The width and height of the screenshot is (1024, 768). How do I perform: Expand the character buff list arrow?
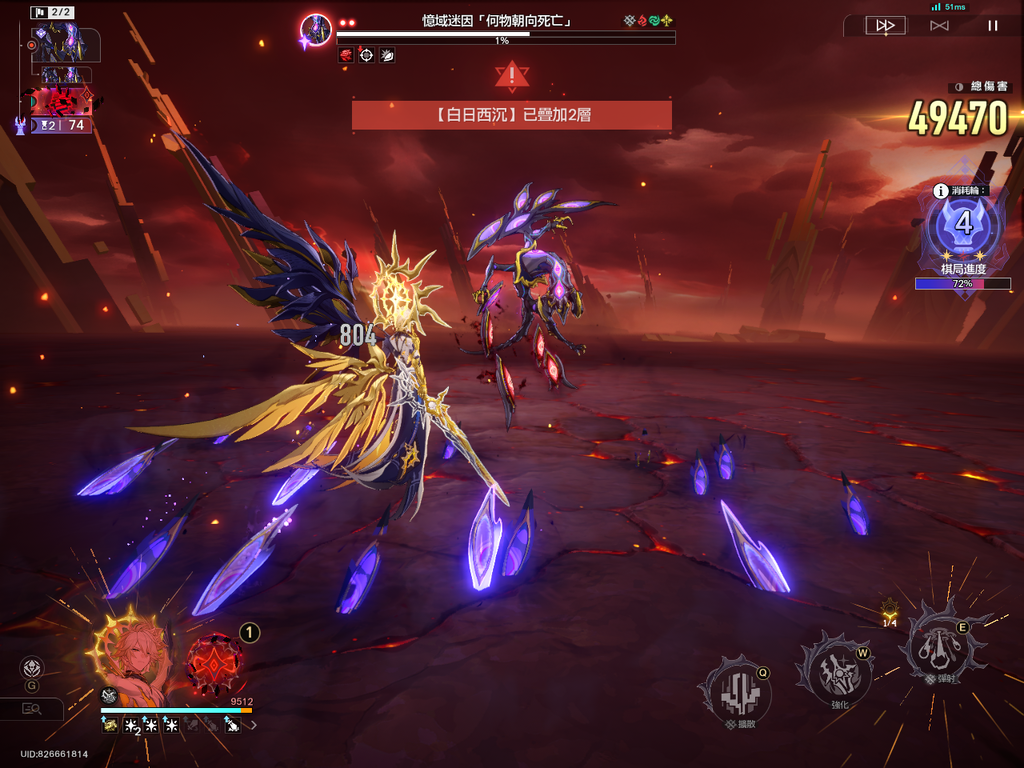[253, 725]
